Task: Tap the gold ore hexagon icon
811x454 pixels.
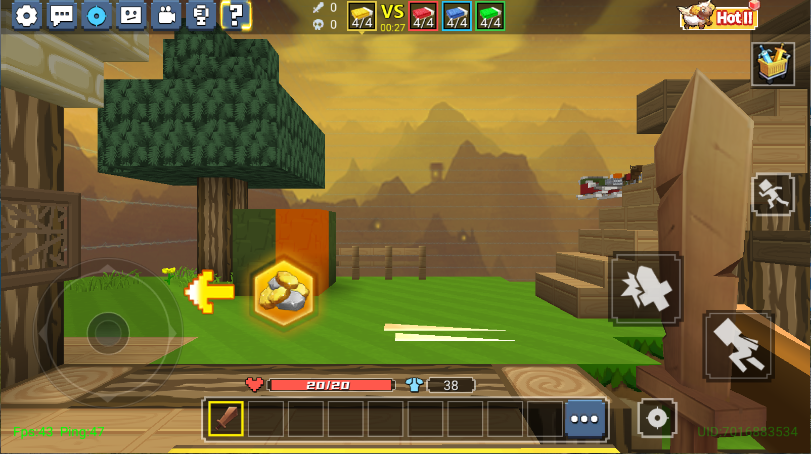Action: click(x=284, y=292)
